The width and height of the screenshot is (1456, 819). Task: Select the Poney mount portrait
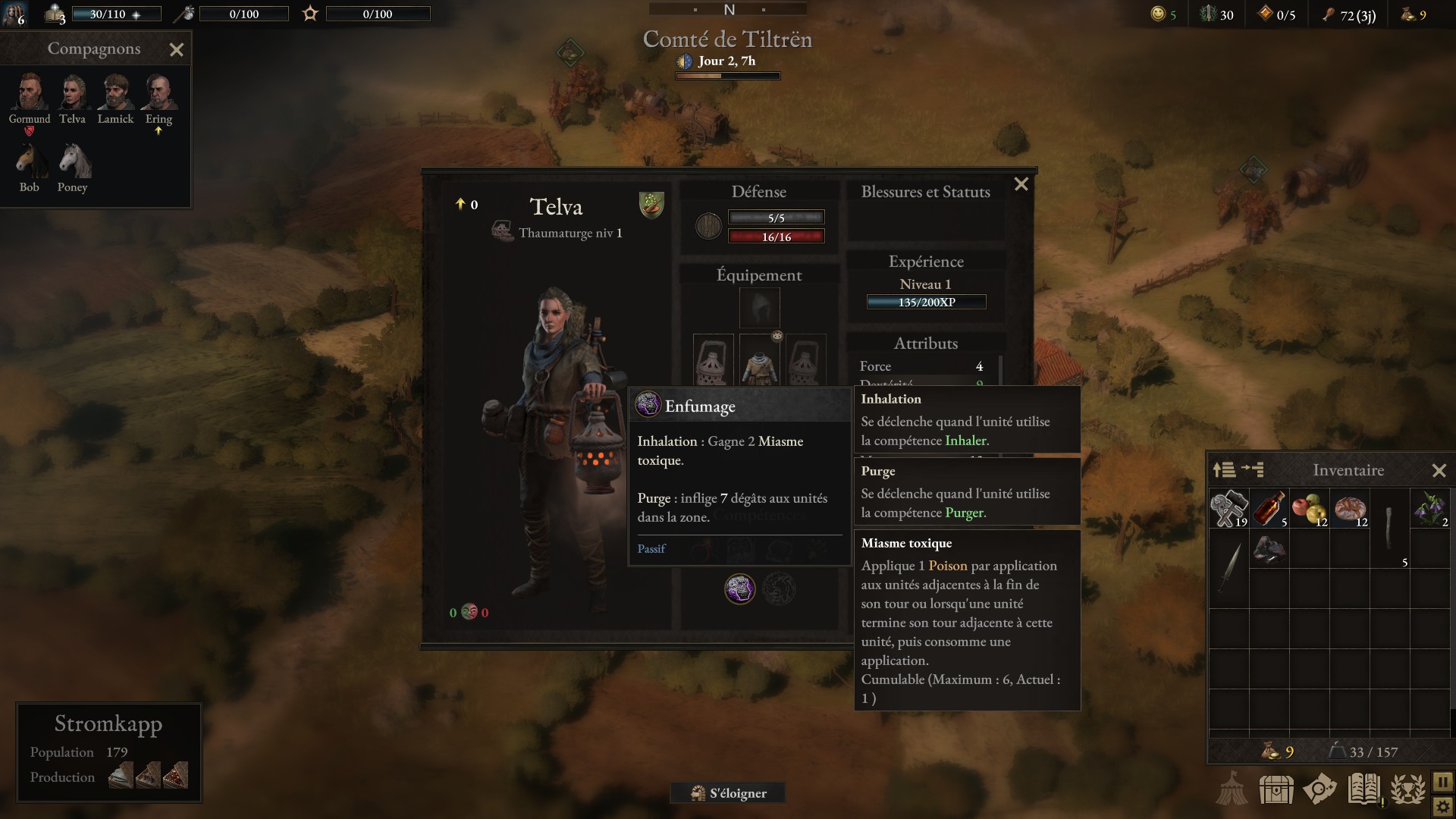pos(73,161)
